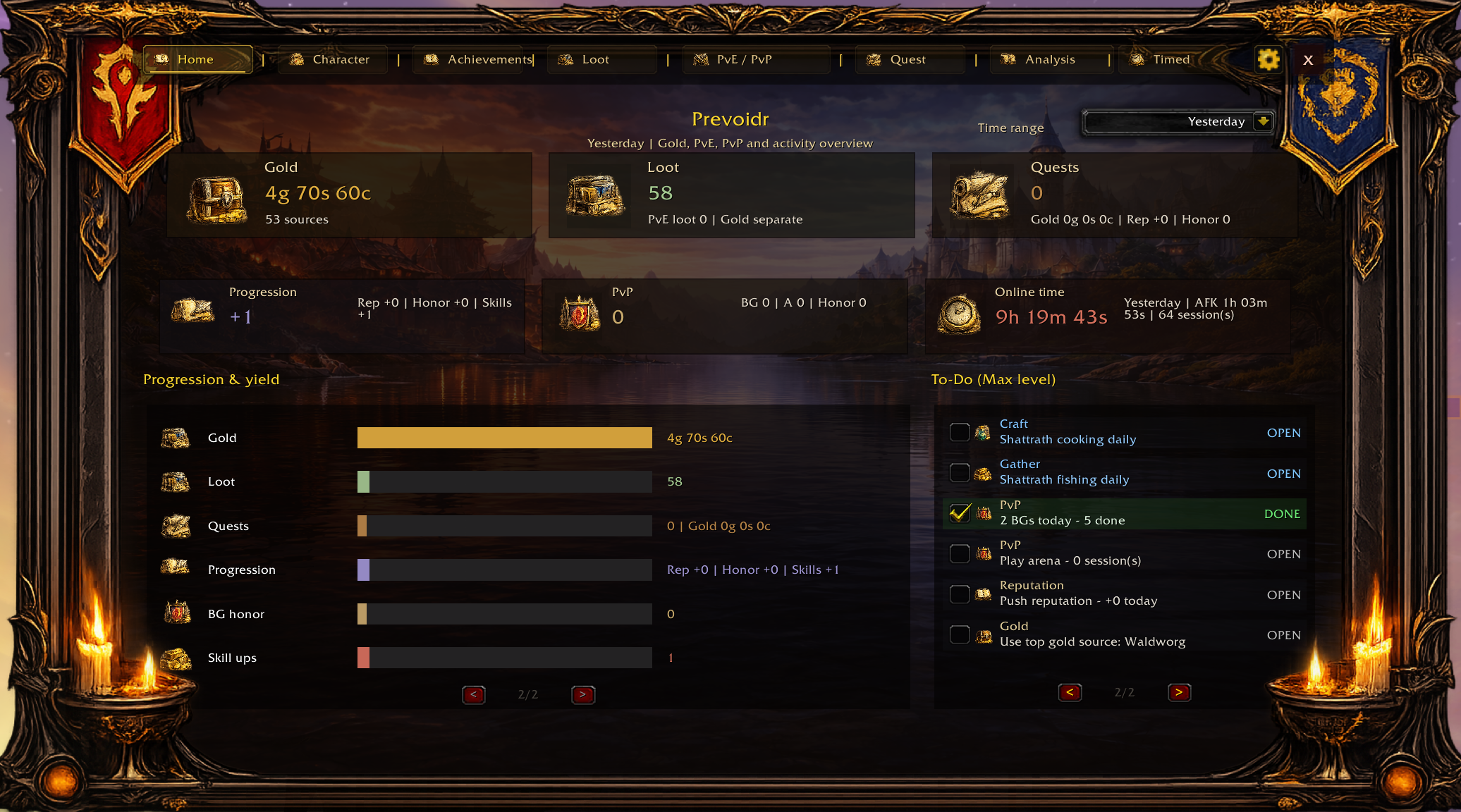
Task: Switch to the Home tab
Action: tap(197, 60)
